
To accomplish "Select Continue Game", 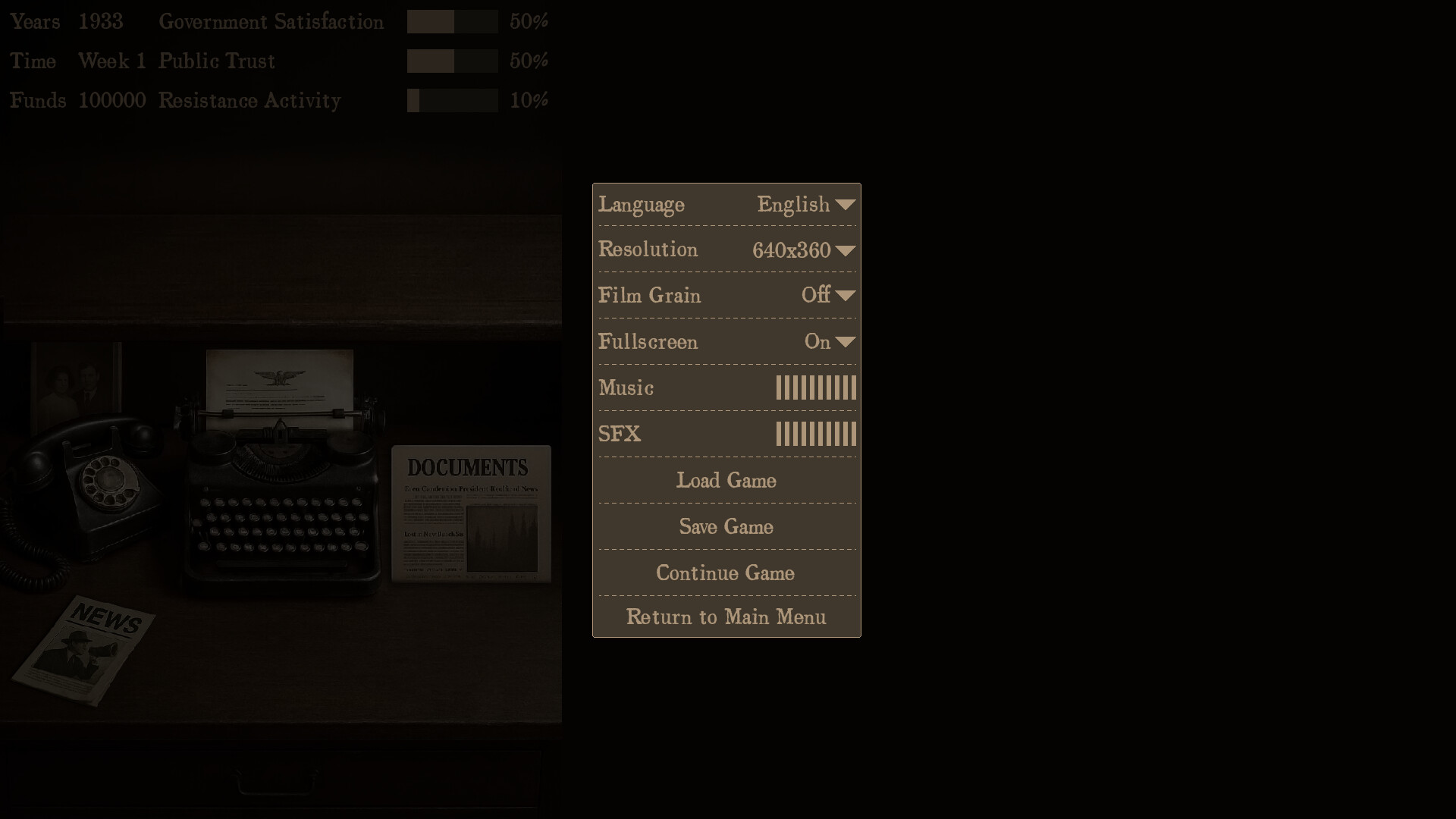I will pos(726,573).
